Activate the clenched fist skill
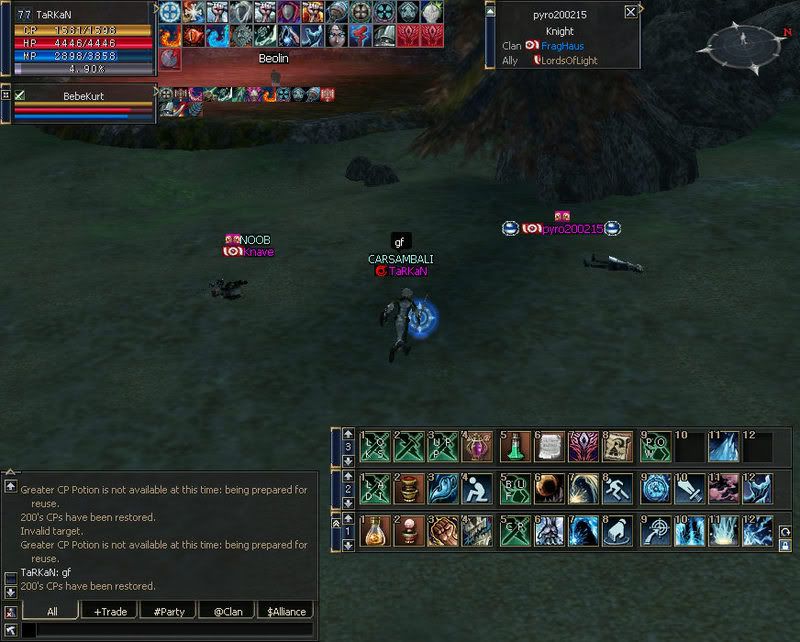Image resolution: width=800 pixels, height=642 pixels. 444,530
